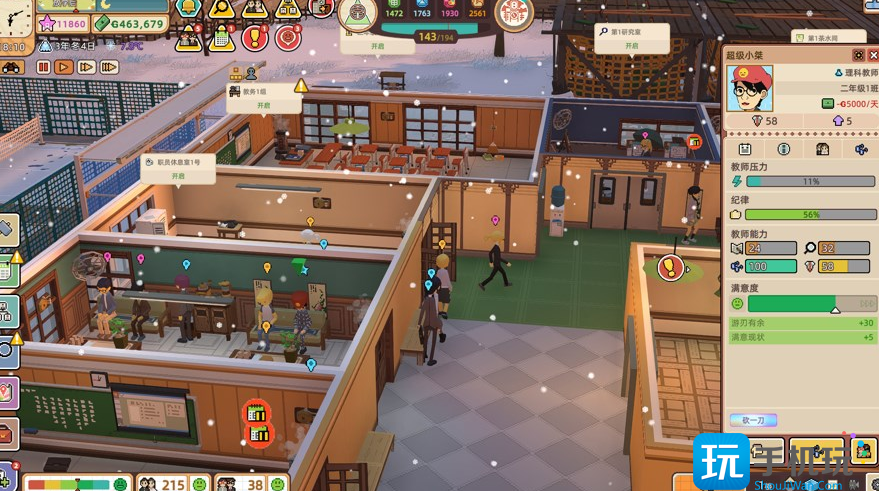Click the locate-target button beside close button
The height and width of the screenshot is (491, 879).
click(857, 55)
